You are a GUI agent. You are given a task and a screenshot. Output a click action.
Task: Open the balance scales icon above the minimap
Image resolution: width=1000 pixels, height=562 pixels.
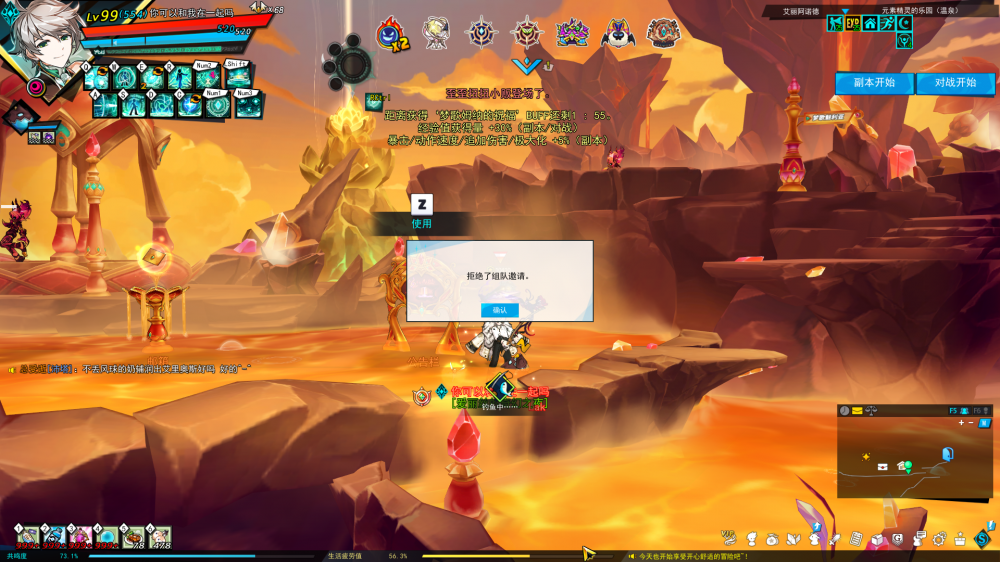click(871, 411)
